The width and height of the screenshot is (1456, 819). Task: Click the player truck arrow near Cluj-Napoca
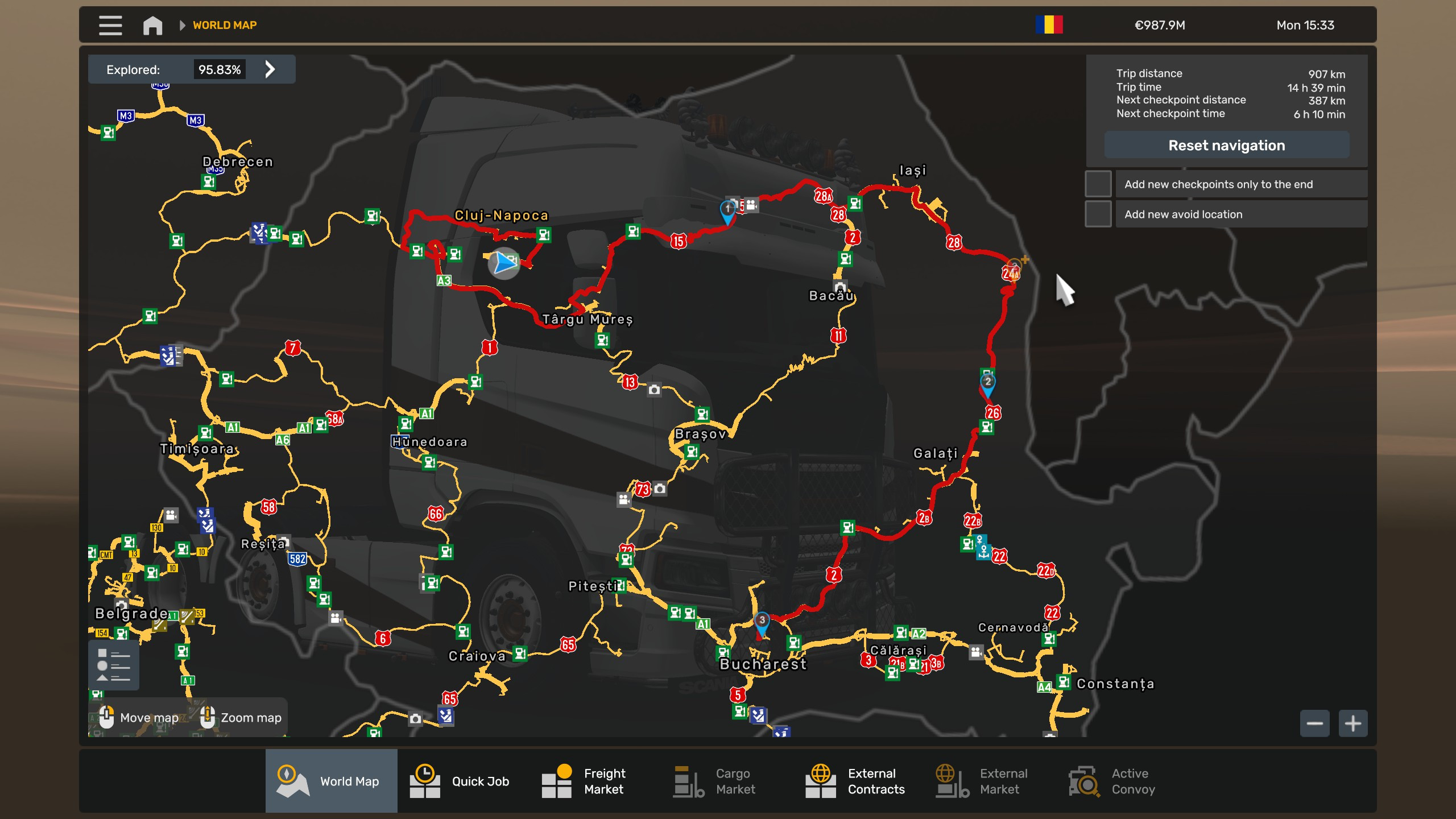click(503, 264)
